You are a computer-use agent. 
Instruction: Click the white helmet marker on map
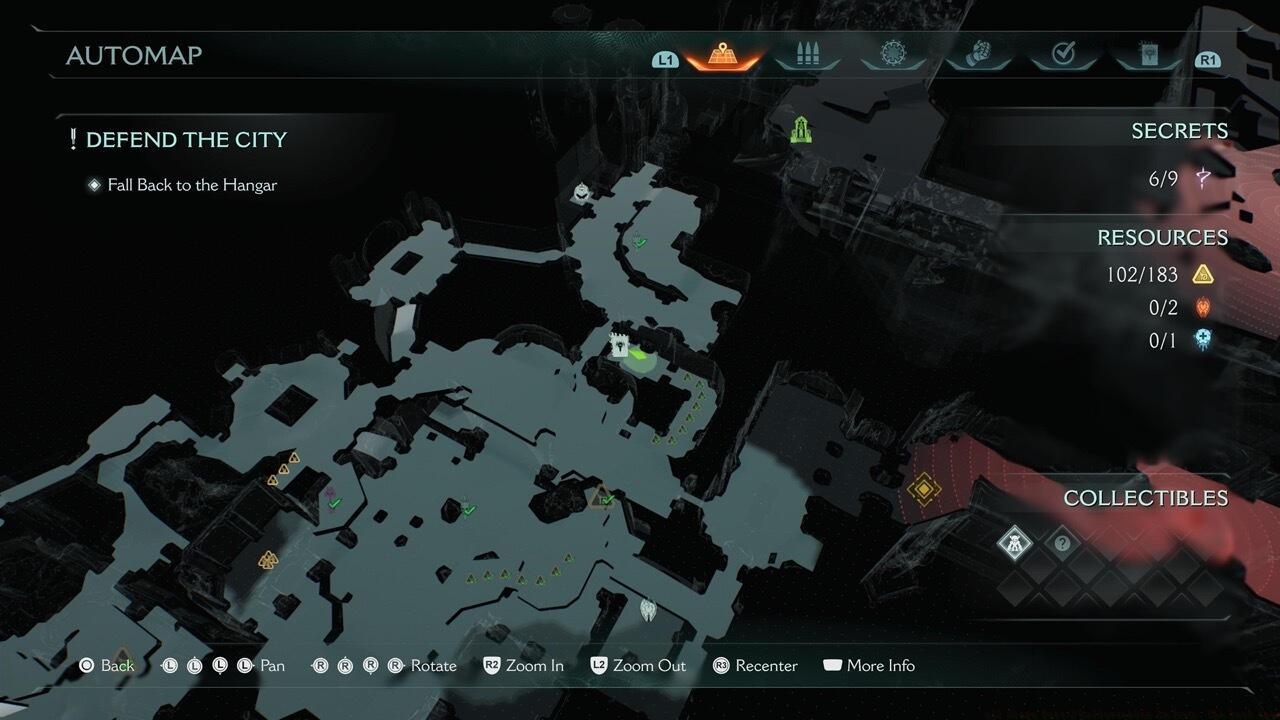tap(581, 191)
